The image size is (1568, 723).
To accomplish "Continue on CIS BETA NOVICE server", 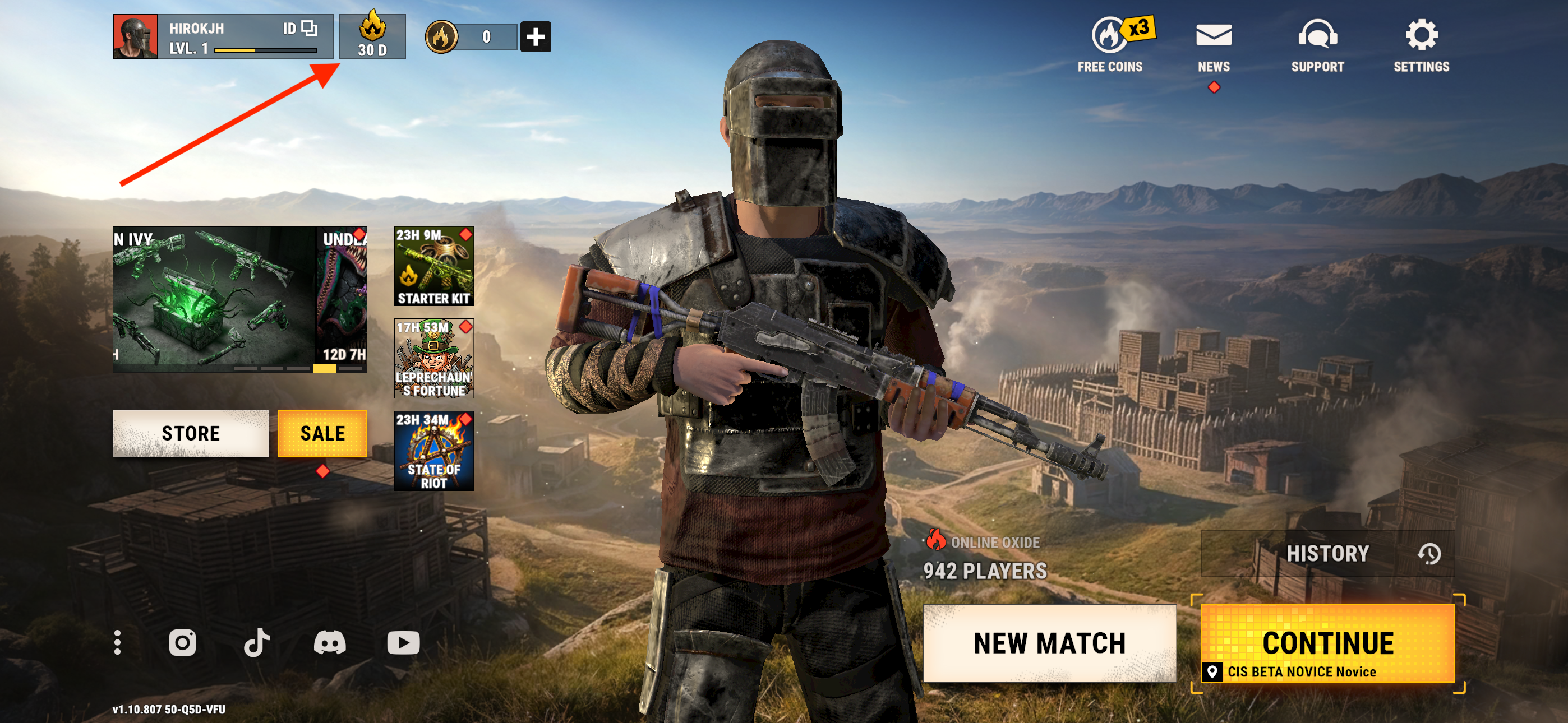I will 1327,645.
